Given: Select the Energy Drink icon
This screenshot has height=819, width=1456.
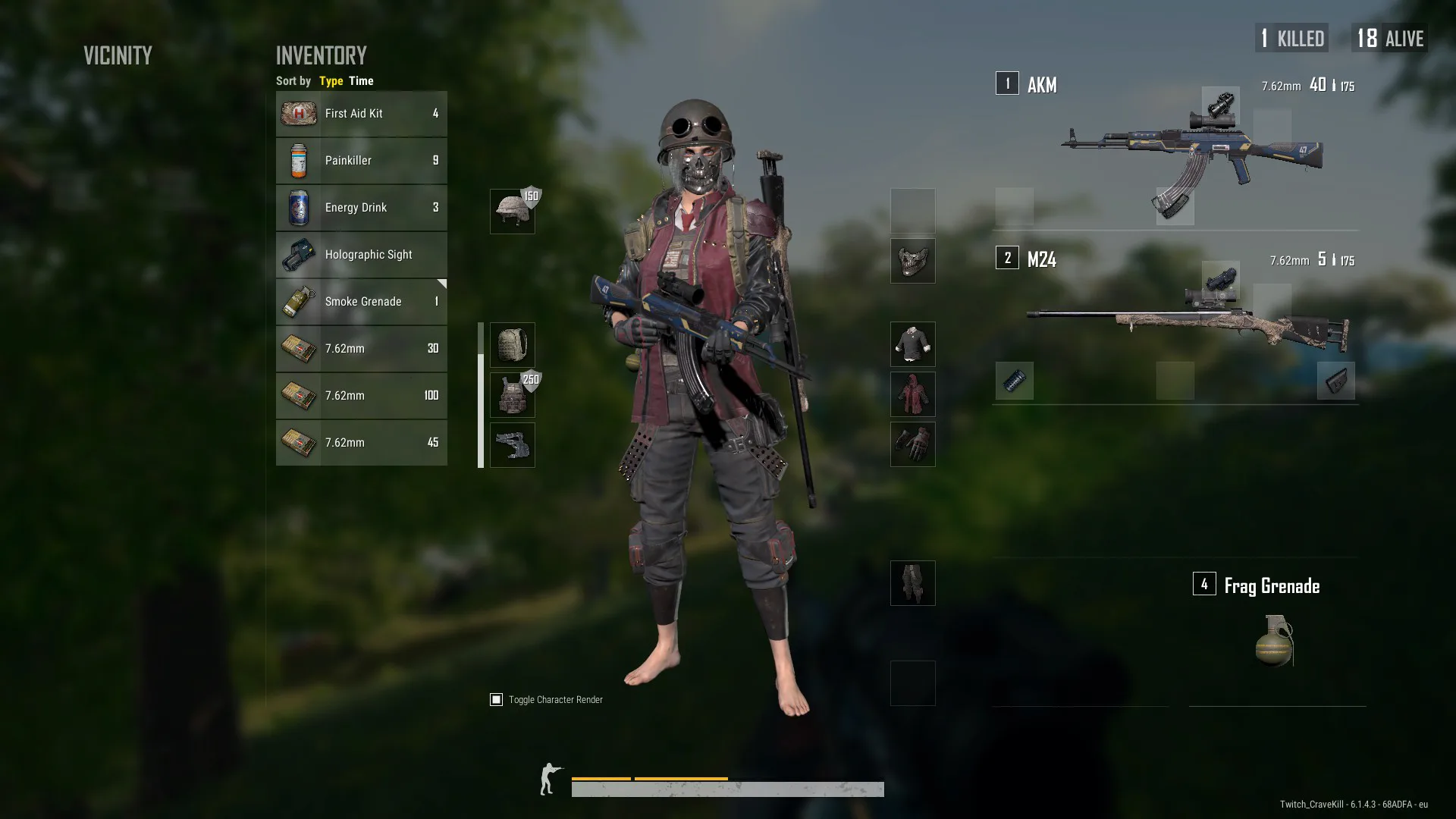Looking at the screenshot, I should (299, 207).
